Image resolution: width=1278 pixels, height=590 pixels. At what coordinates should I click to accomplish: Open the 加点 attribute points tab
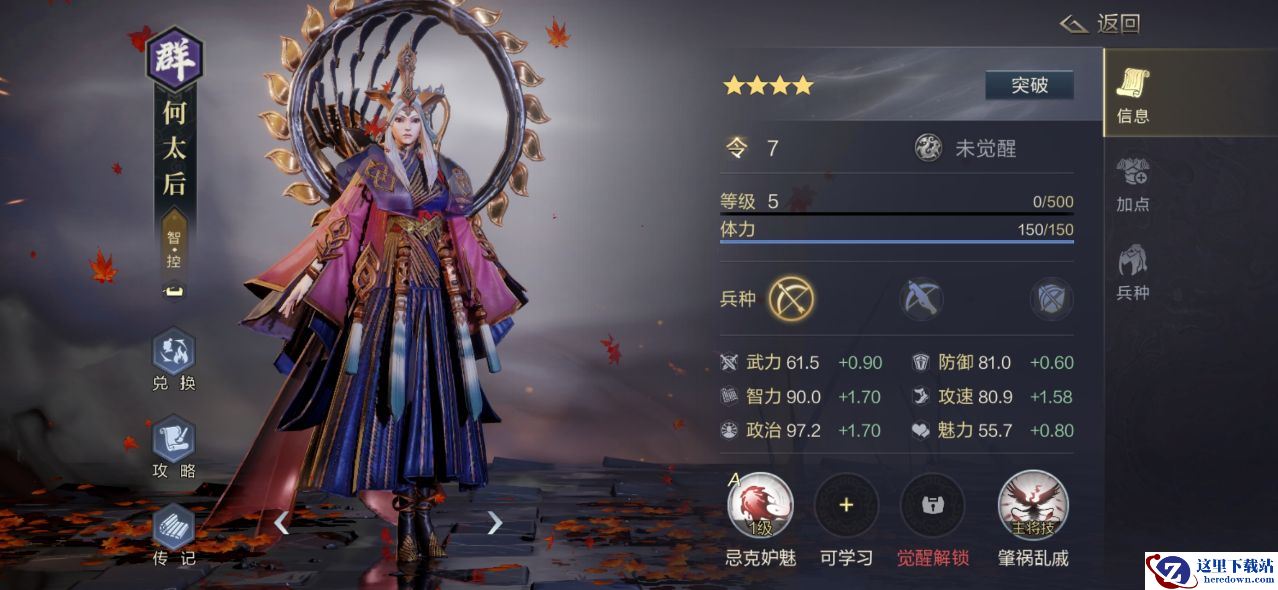click(x=1133, y=184)
